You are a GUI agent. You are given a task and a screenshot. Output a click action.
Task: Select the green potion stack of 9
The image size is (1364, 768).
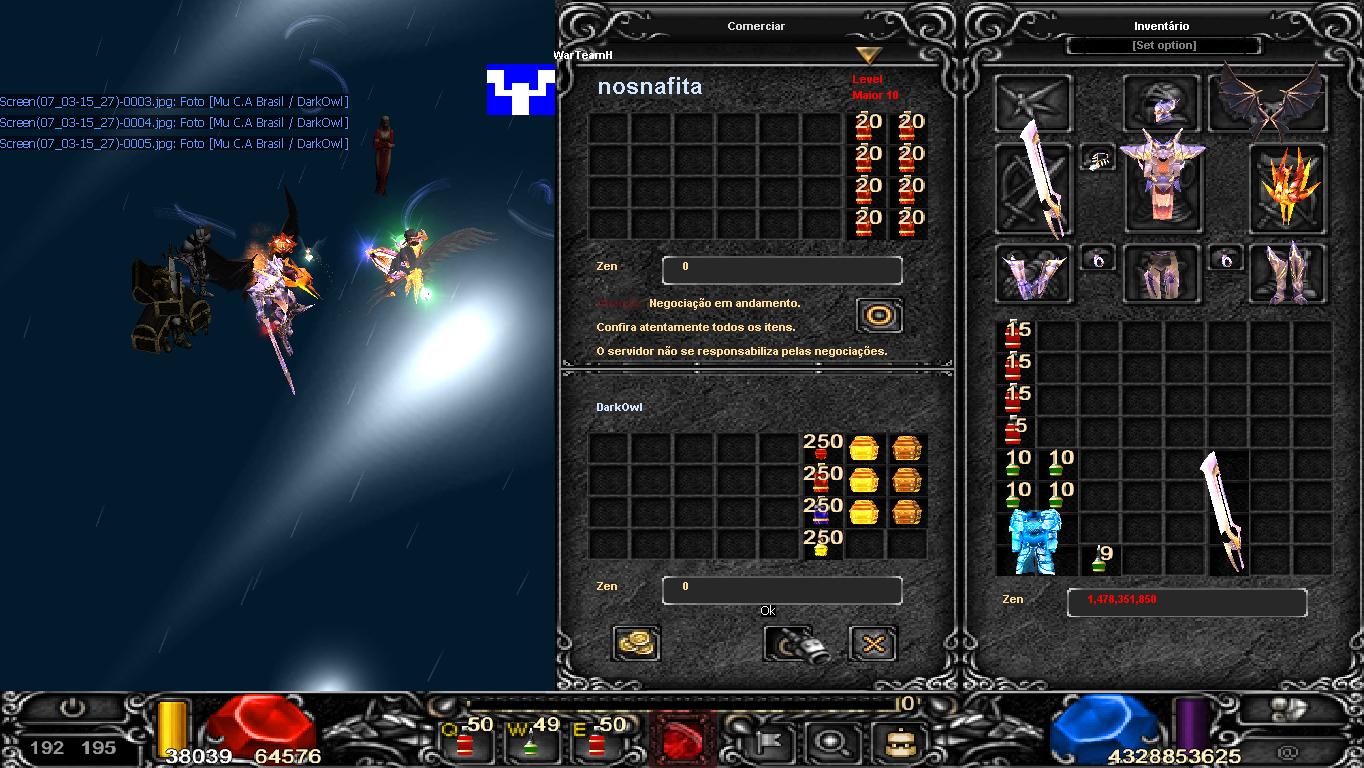pyautogui.click(x=1100, y=559)
